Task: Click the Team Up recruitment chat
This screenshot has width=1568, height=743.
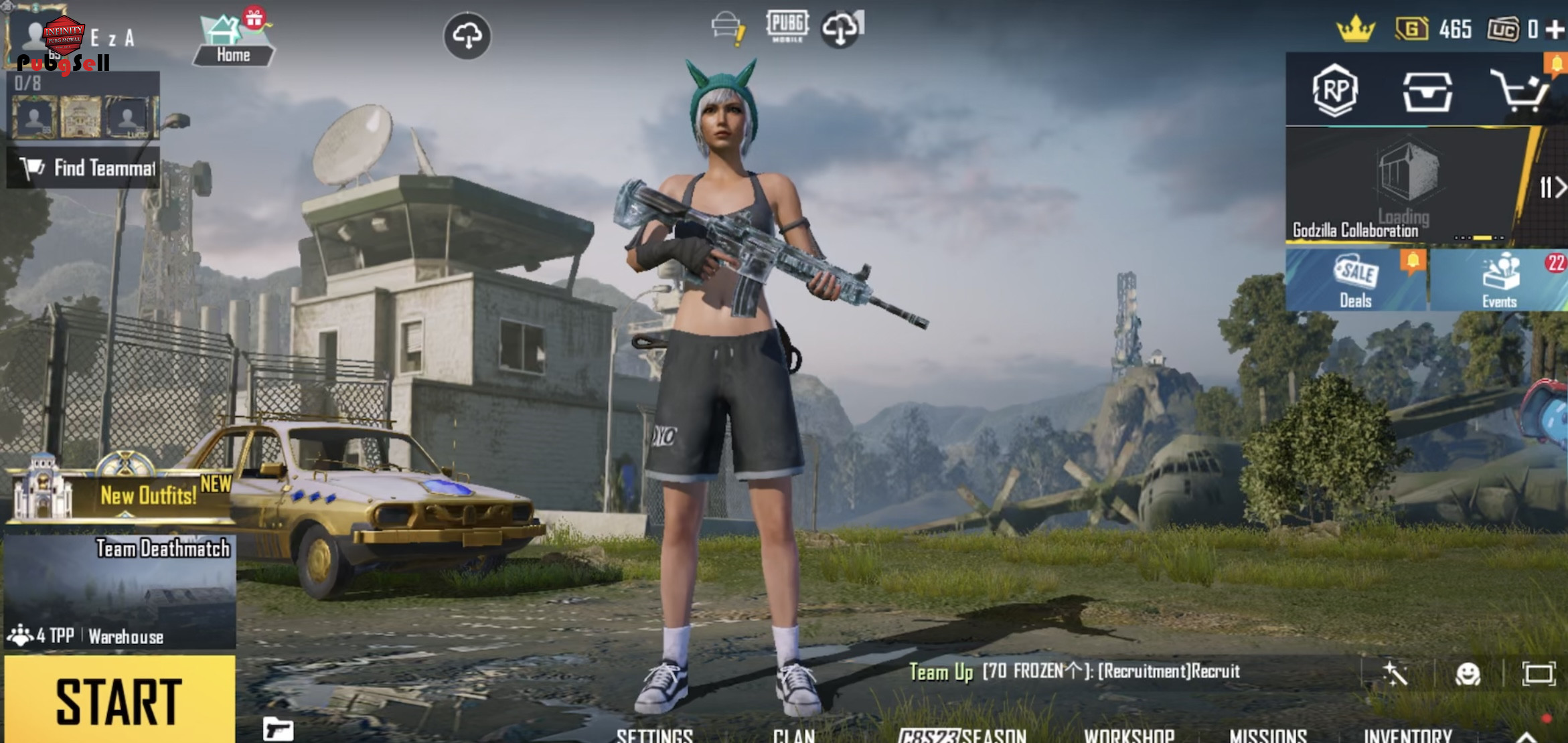Action: click(1075, 671)
